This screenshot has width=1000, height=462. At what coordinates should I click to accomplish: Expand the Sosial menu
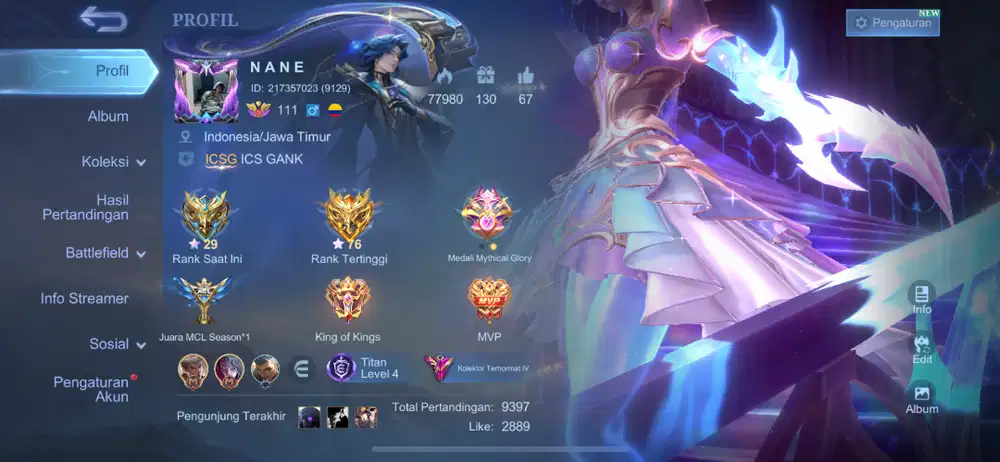(118, 344)
